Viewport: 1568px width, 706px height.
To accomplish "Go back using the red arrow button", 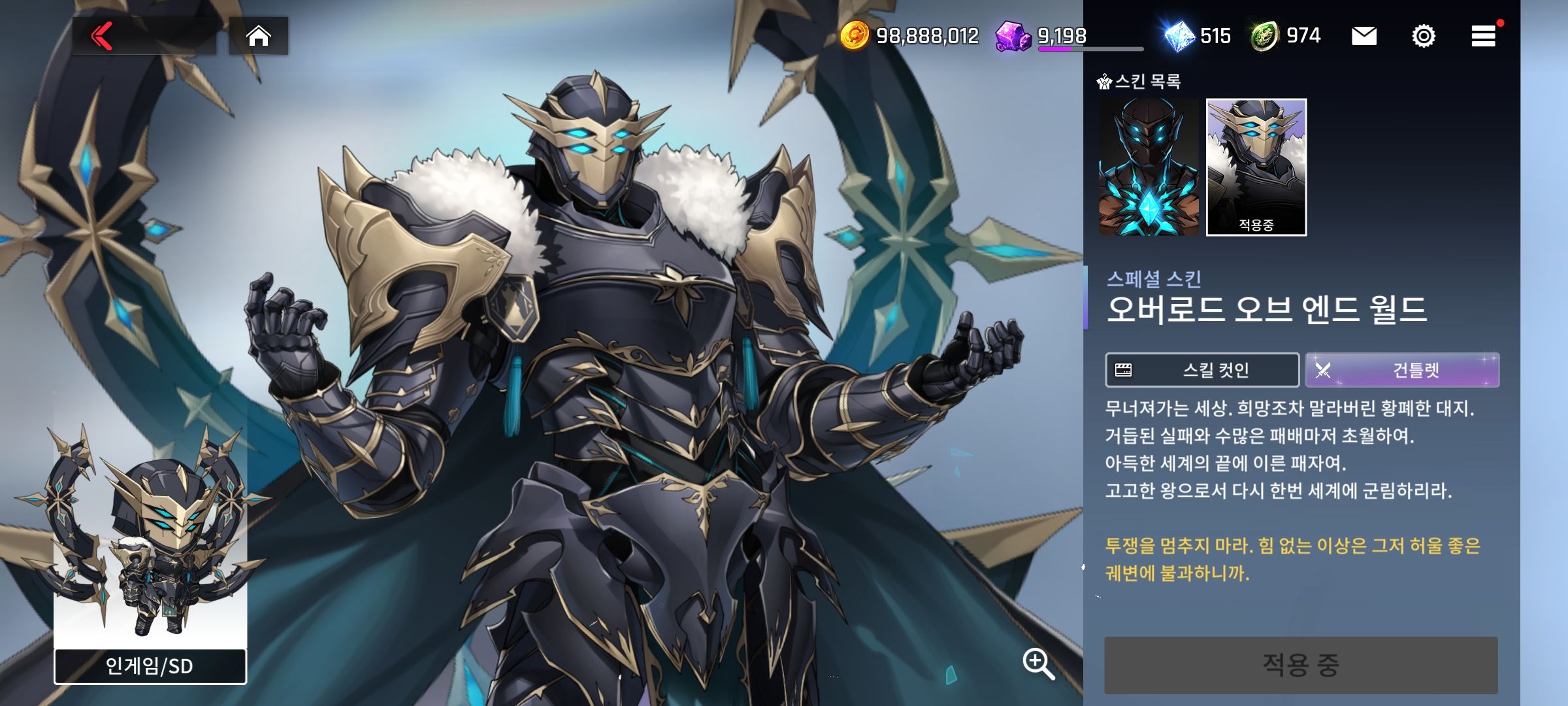I will click(x=103, y=36).
